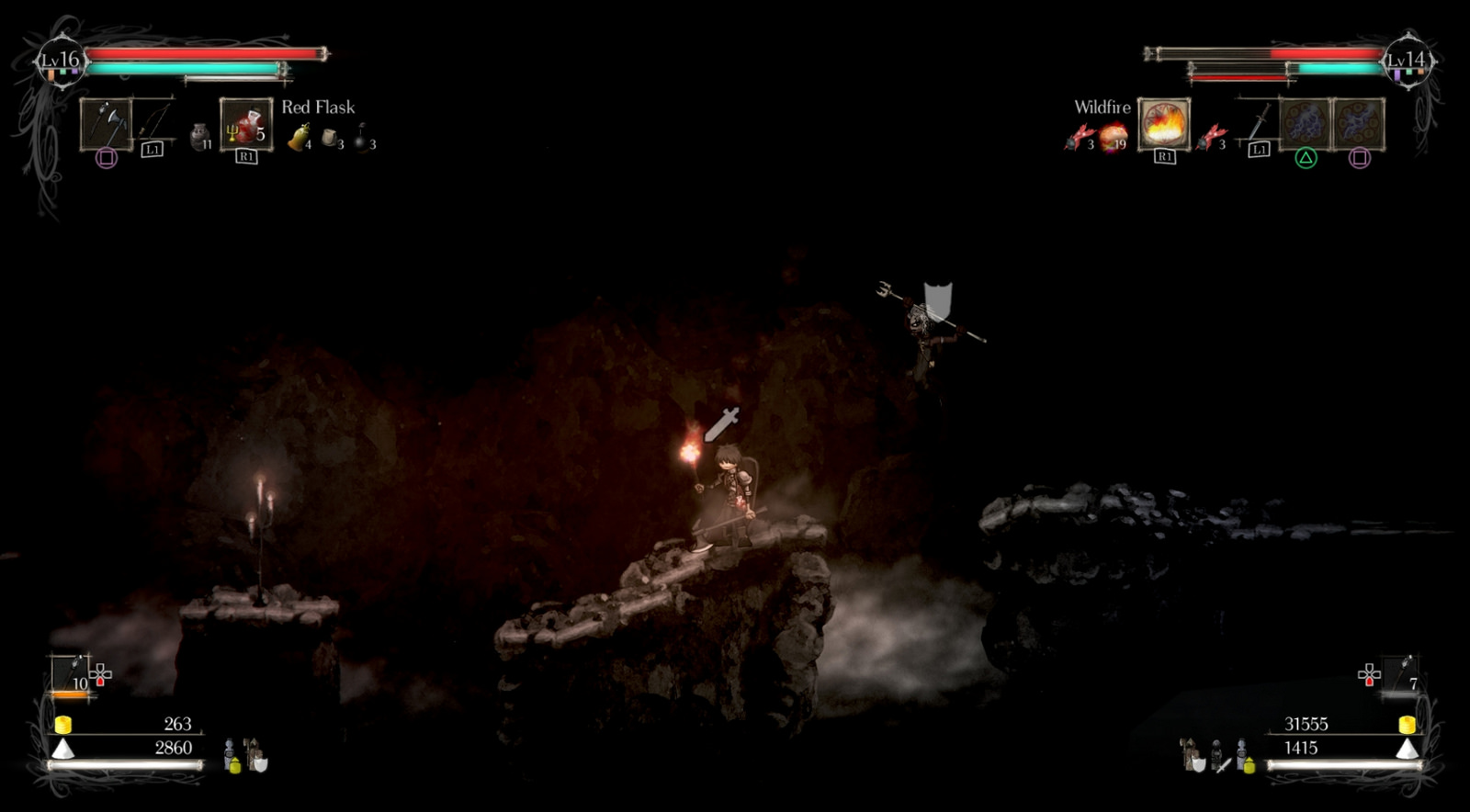Select the lightning spell slot above triangle
Image resolution: width=1470 pixels, height=812 pixels.
[x=1305, y=123]
